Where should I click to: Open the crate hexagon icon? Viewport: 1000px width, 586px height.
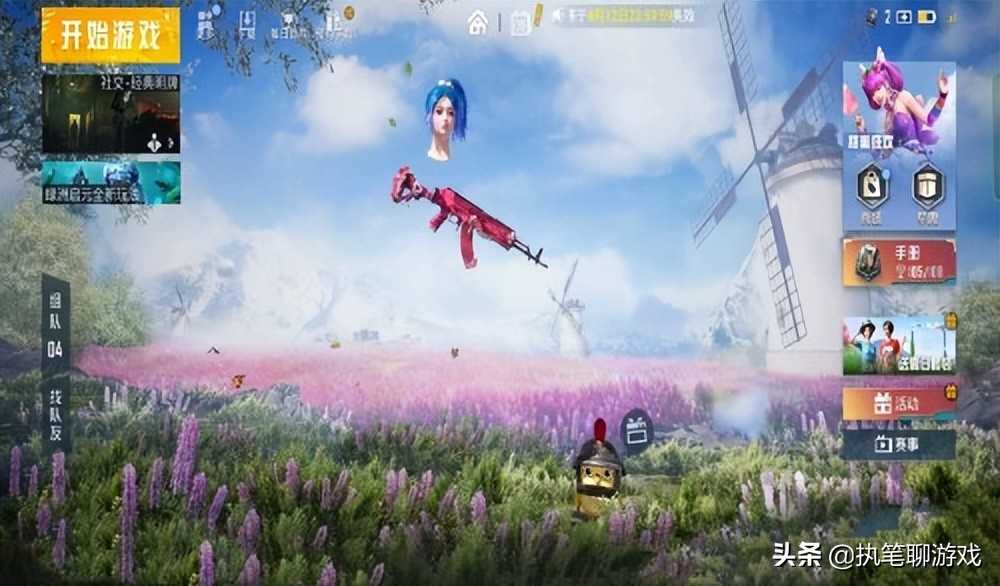pos(927,188)
